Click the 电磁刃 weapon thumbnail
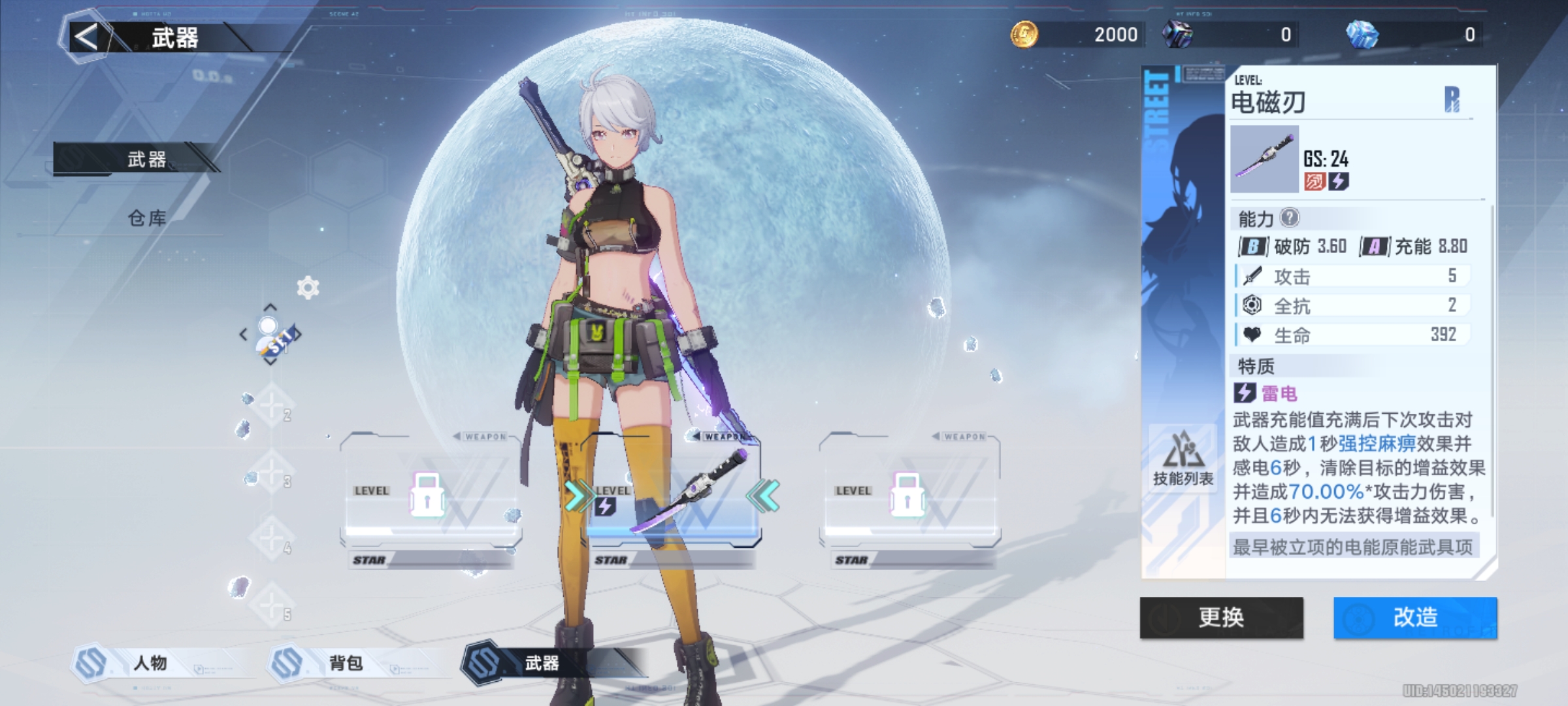 point(1264,160)
